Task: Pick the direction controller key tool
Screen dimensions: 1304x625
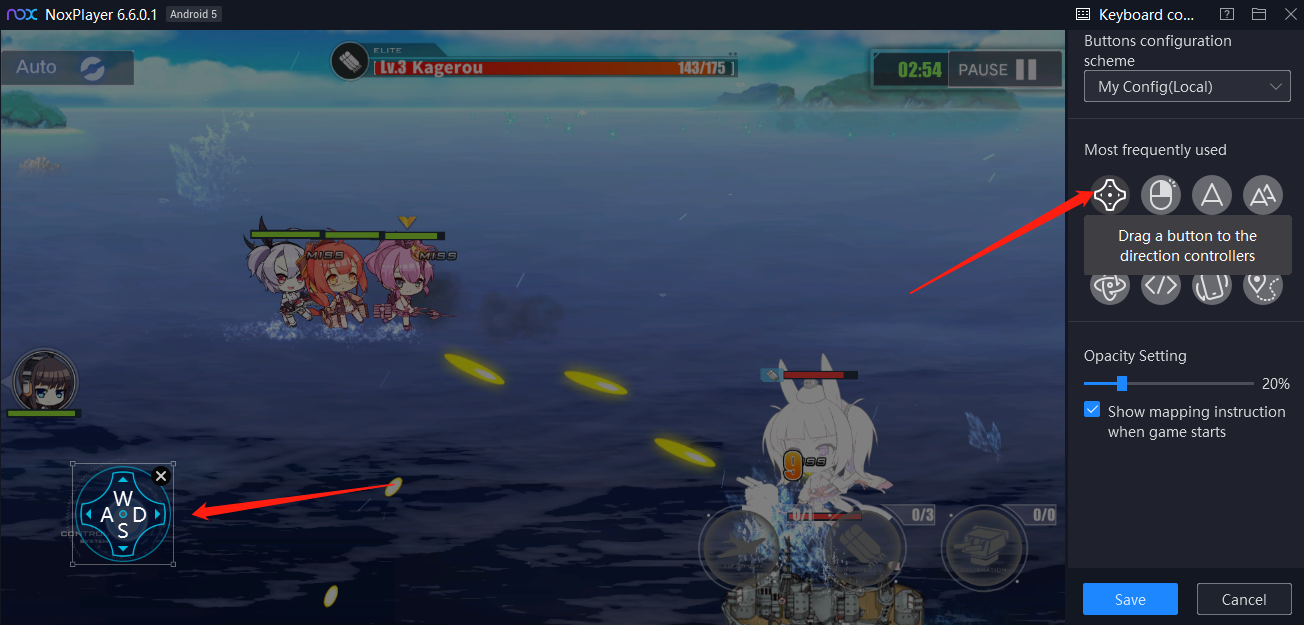Action: [x=1110, y=195]
